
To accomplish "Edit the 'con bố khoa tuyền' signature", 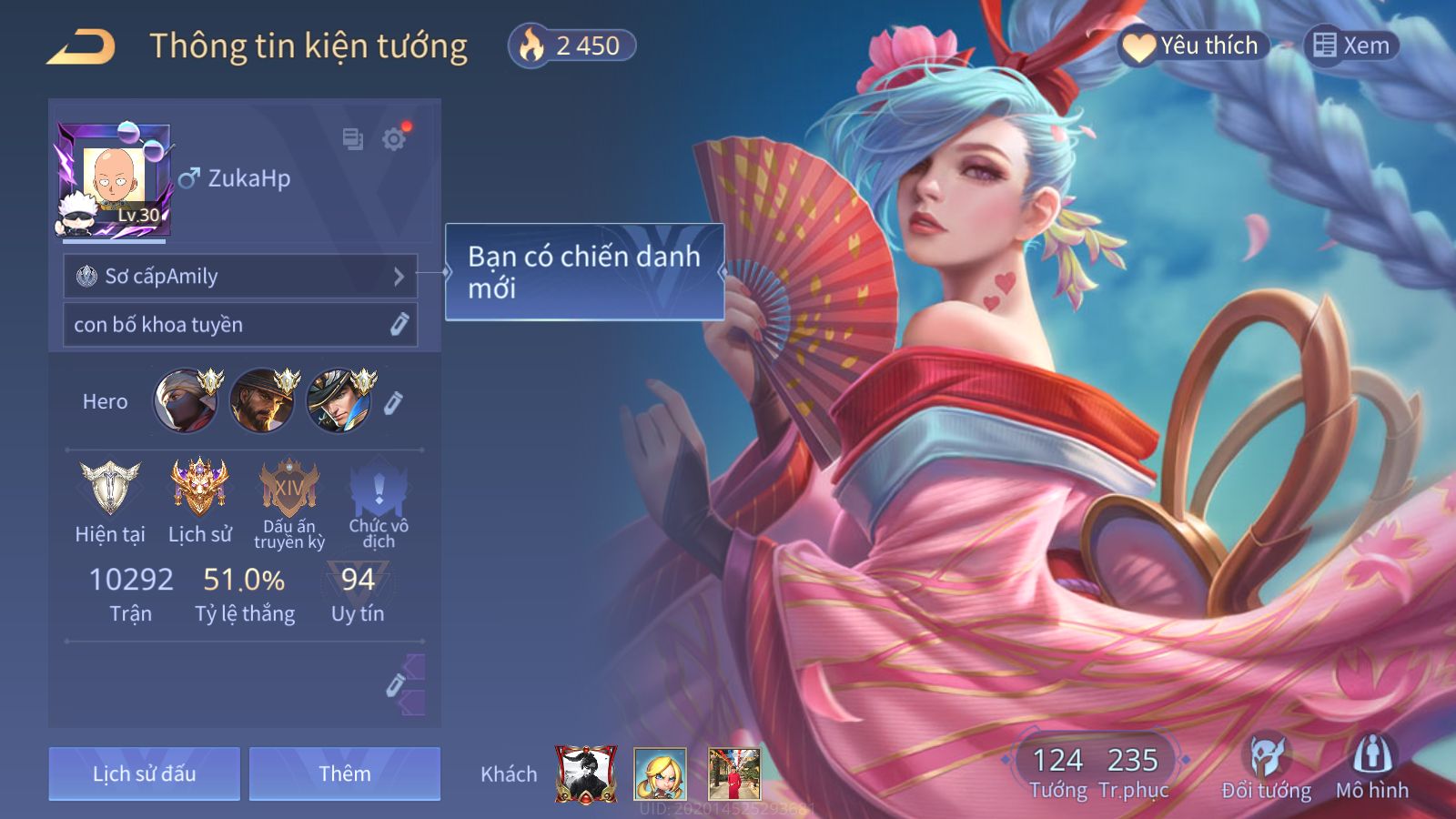I will pyautogui.click(x=399, y=325).
